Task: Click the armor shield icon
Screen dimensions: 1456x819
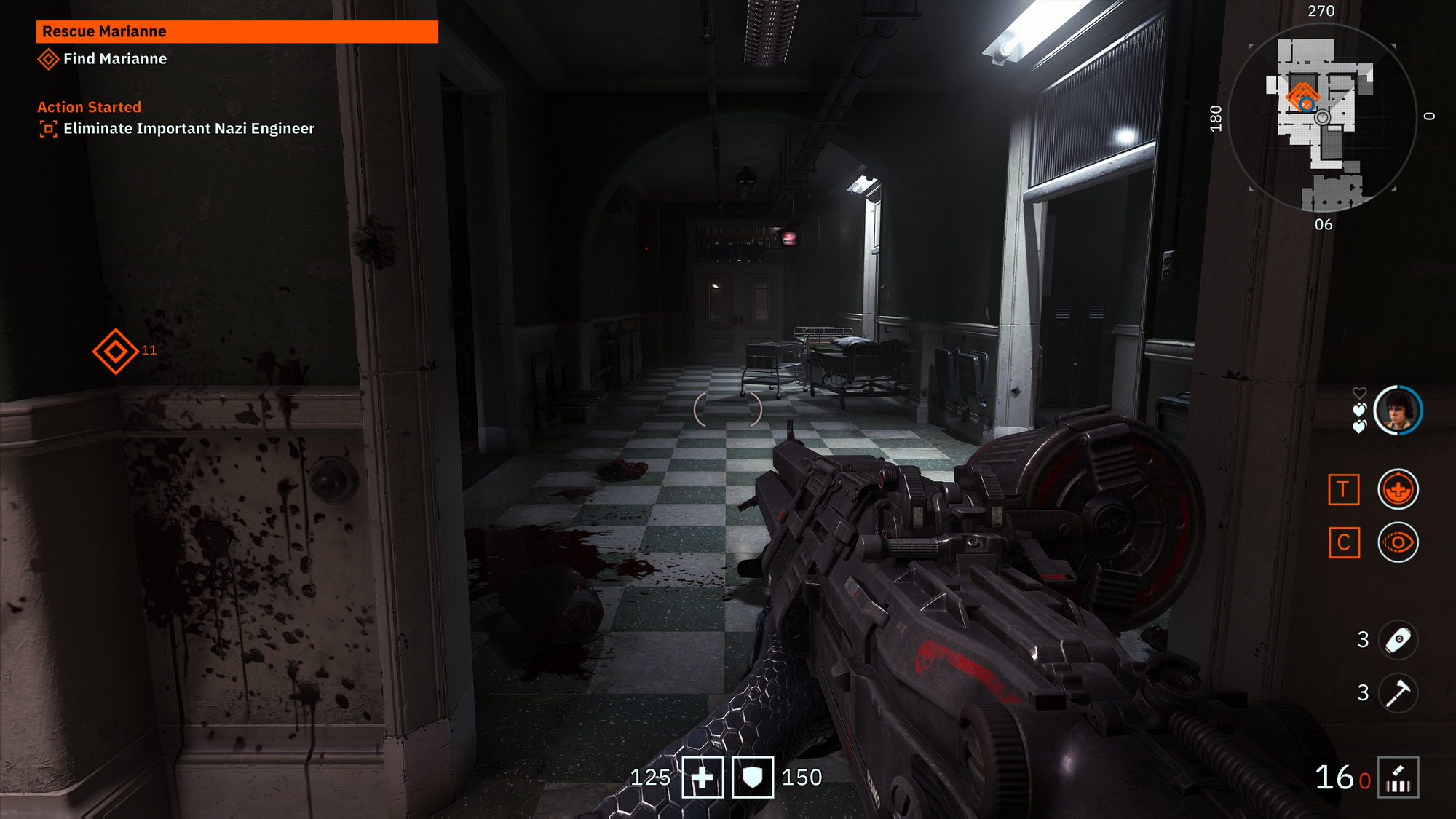Action: point(752,778)
